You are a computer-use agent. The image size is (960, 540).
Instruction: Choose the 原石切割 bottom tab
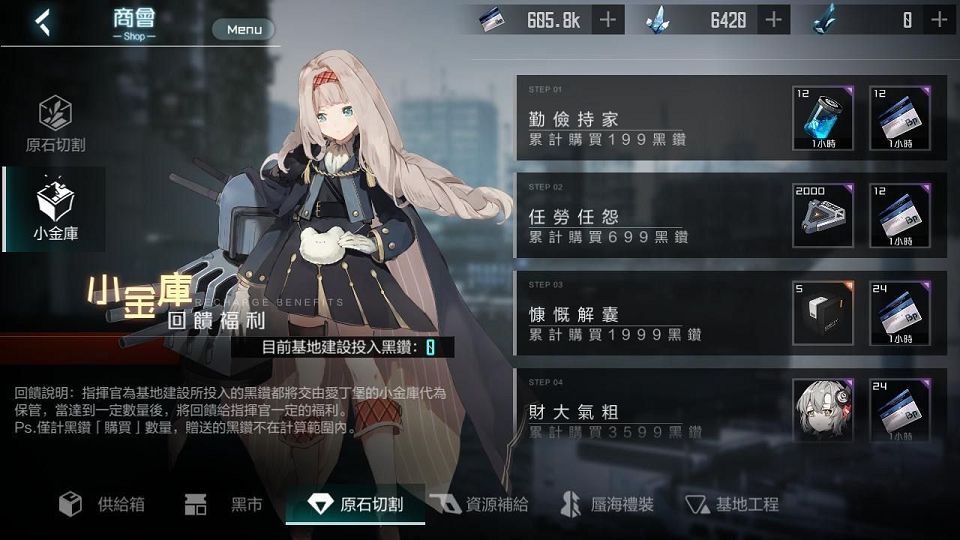[355, 504]
